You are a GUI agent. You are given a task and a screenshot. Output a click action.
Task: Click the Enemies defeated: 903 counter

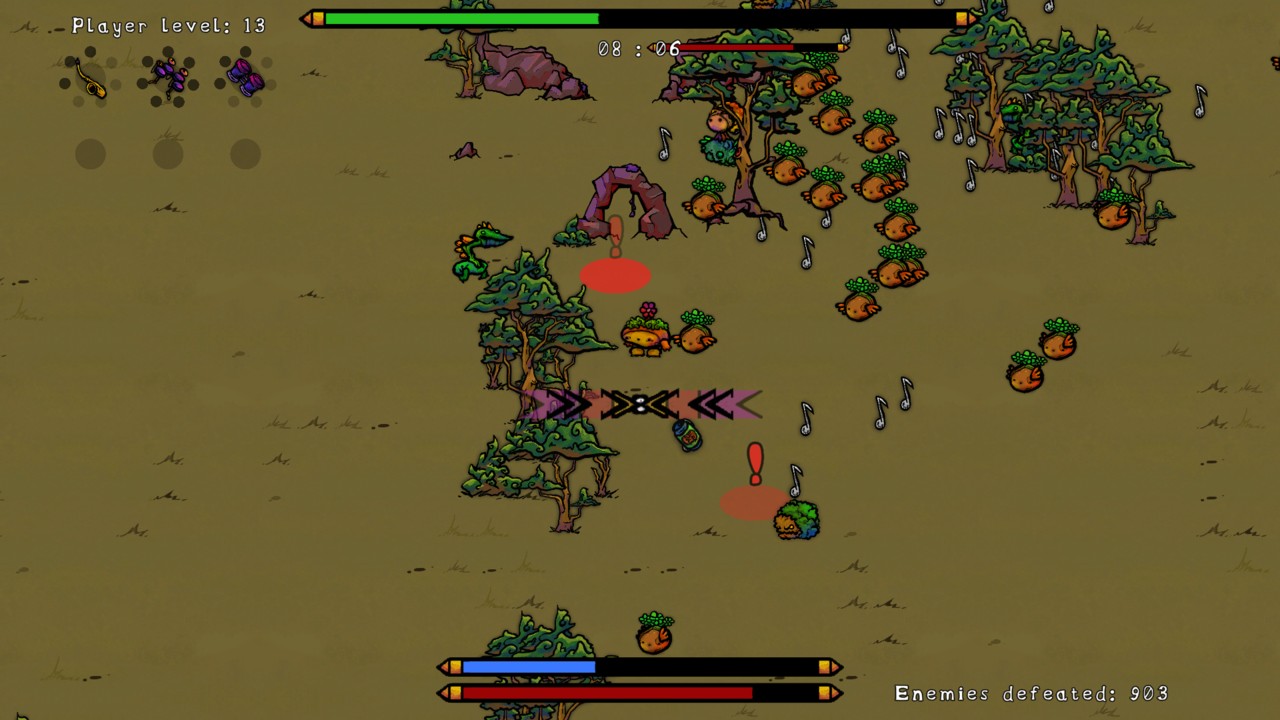pos(1032,692)
